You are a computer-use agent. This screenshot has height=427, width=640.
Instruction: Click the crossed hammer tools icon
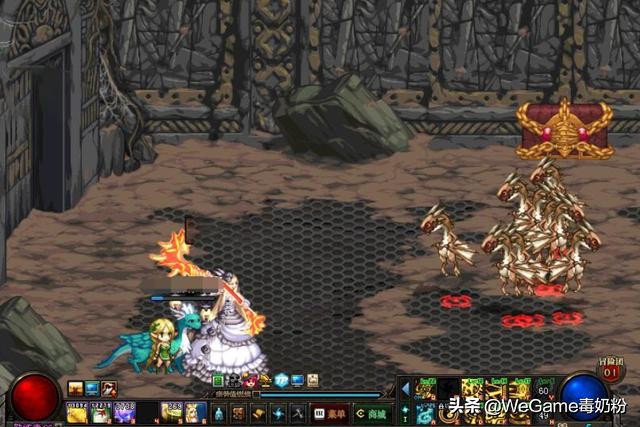(297, 414)
